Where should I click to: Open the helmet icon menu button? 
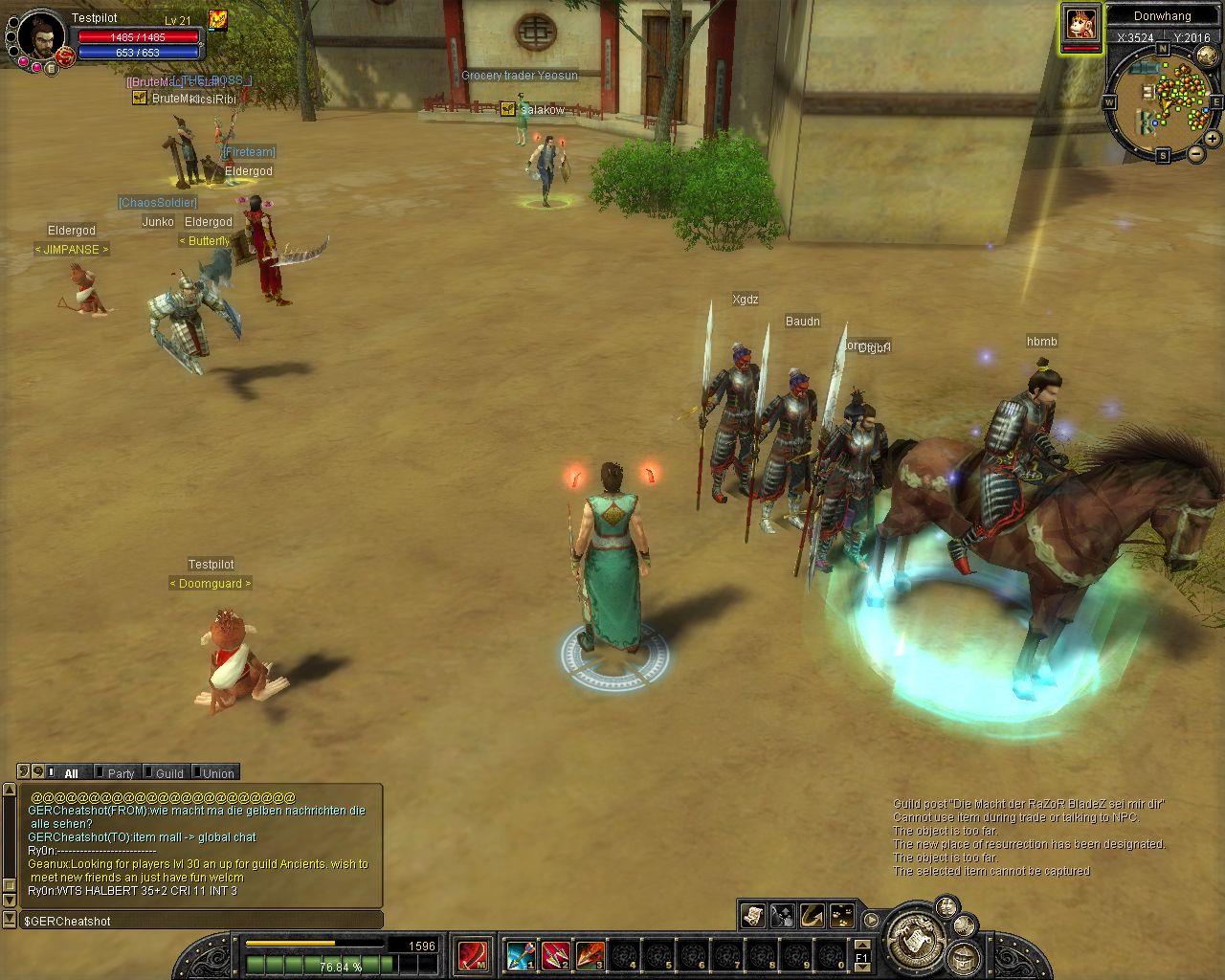[x=965, y=957]
